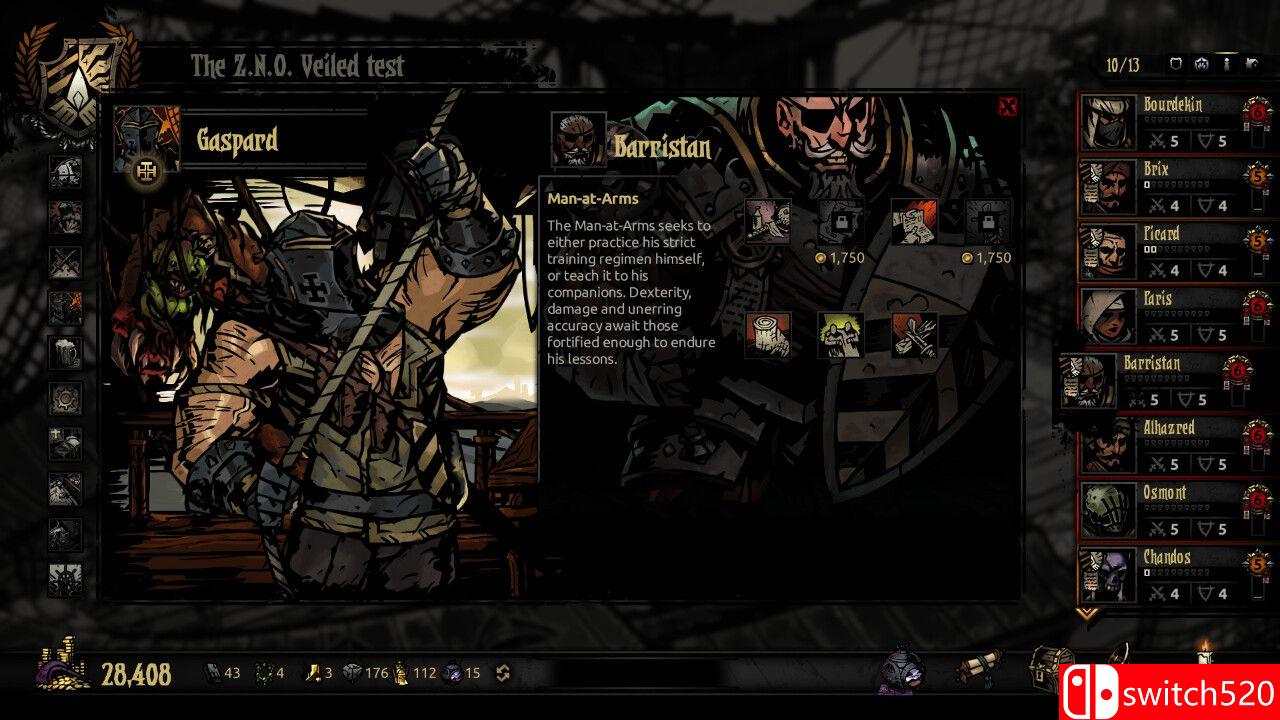Select the red crossed weapons camping skill
The image size is (1280, 720).
point(915,335)
